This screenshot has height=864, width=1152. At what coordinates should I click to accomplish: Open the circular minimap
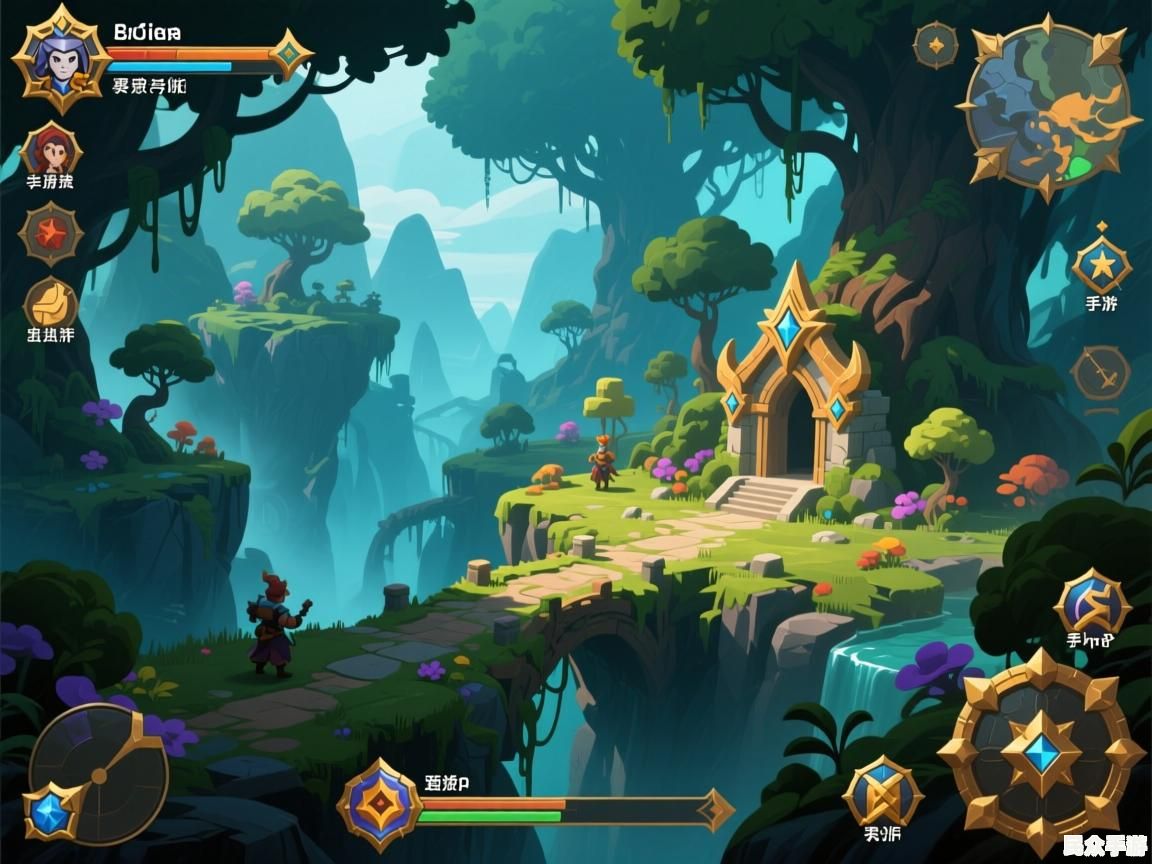point(1046,105)
